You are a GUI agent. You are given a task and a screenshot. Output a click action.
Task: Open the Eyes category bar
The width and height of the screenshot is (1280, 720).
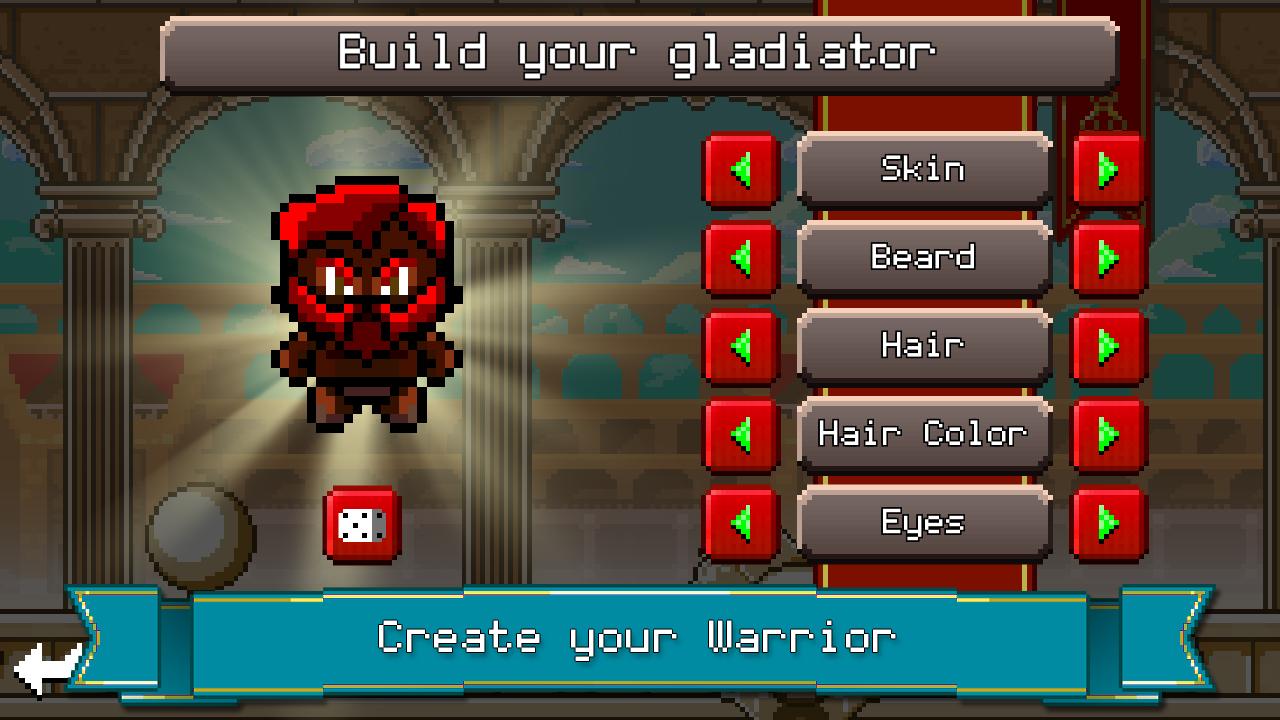pyautogui.click(x=924, y=521)
